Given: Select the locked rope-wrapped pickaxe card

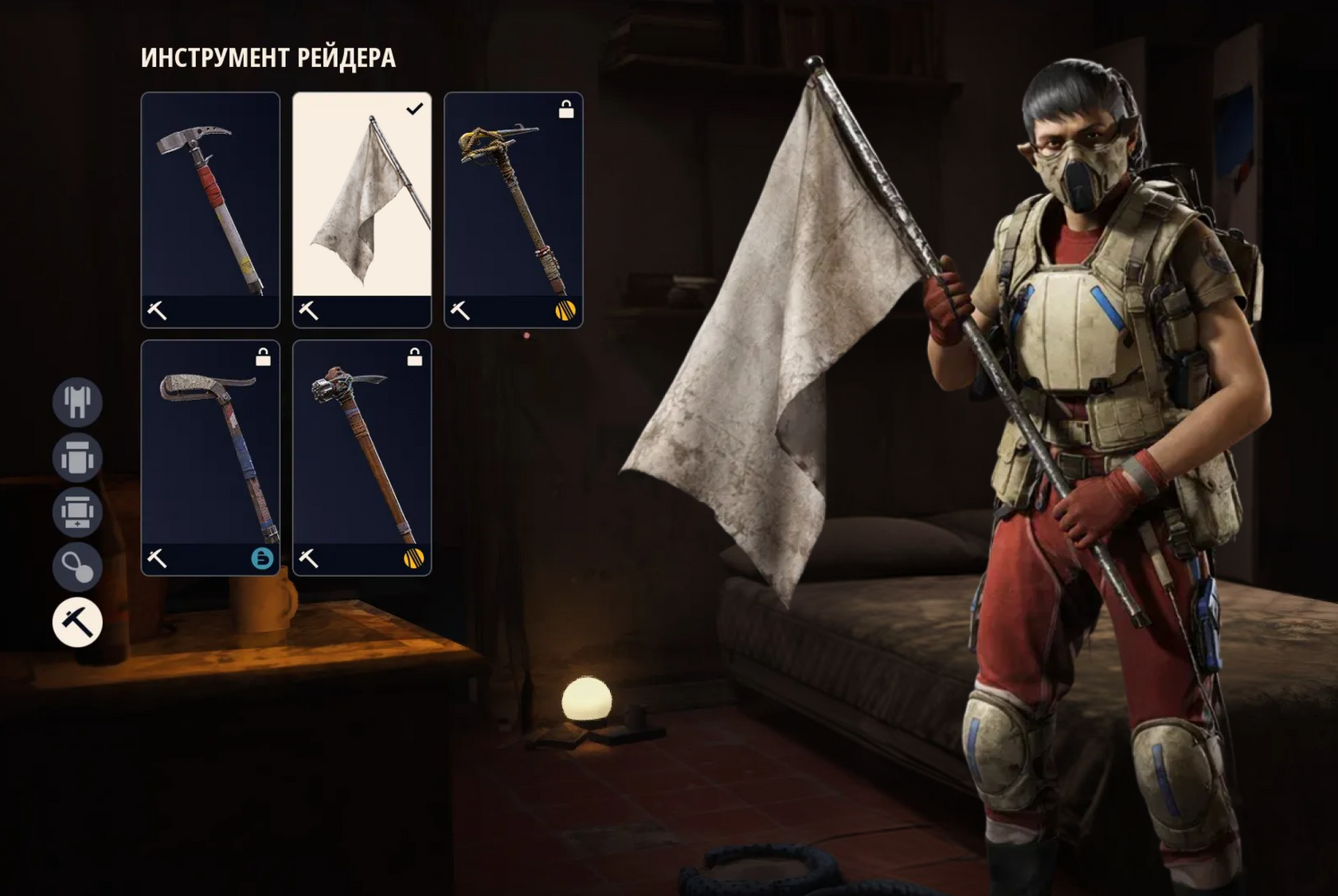Looking at the screenshot, I should click(513, 209).
